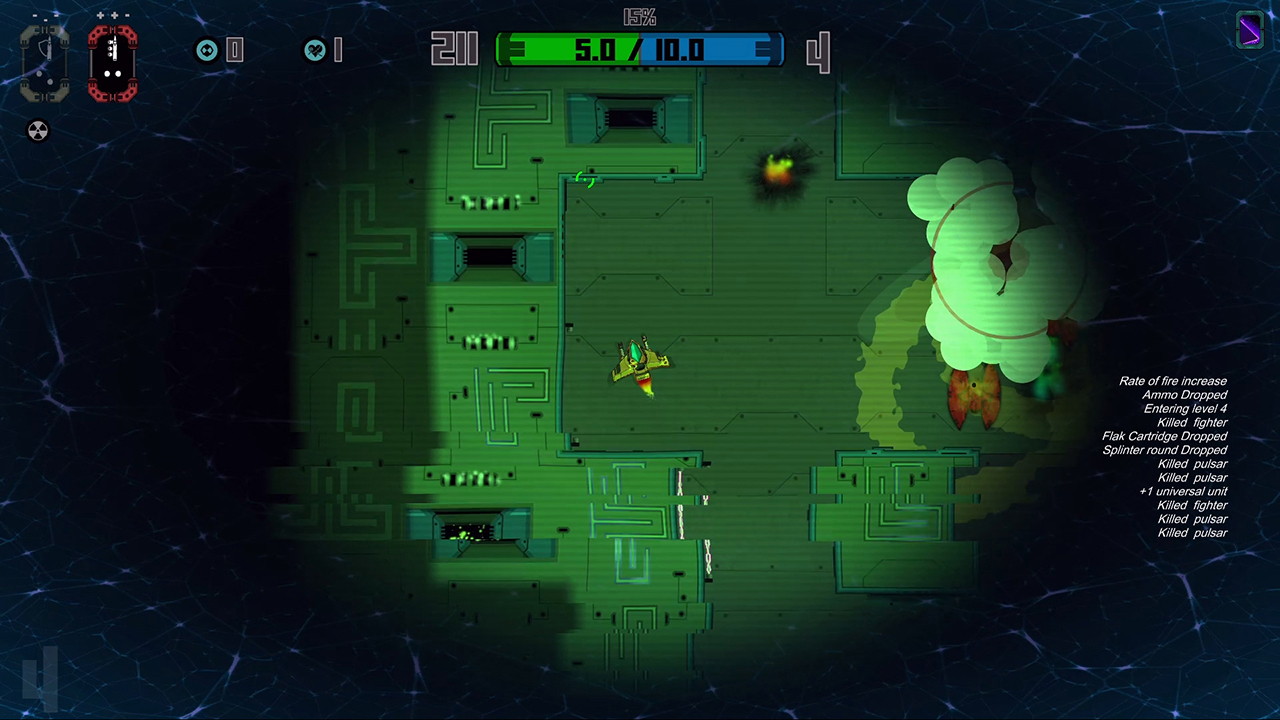Click the health counter beside heart icon
The image size is (1280, 720).
click(x=340, y=50)
